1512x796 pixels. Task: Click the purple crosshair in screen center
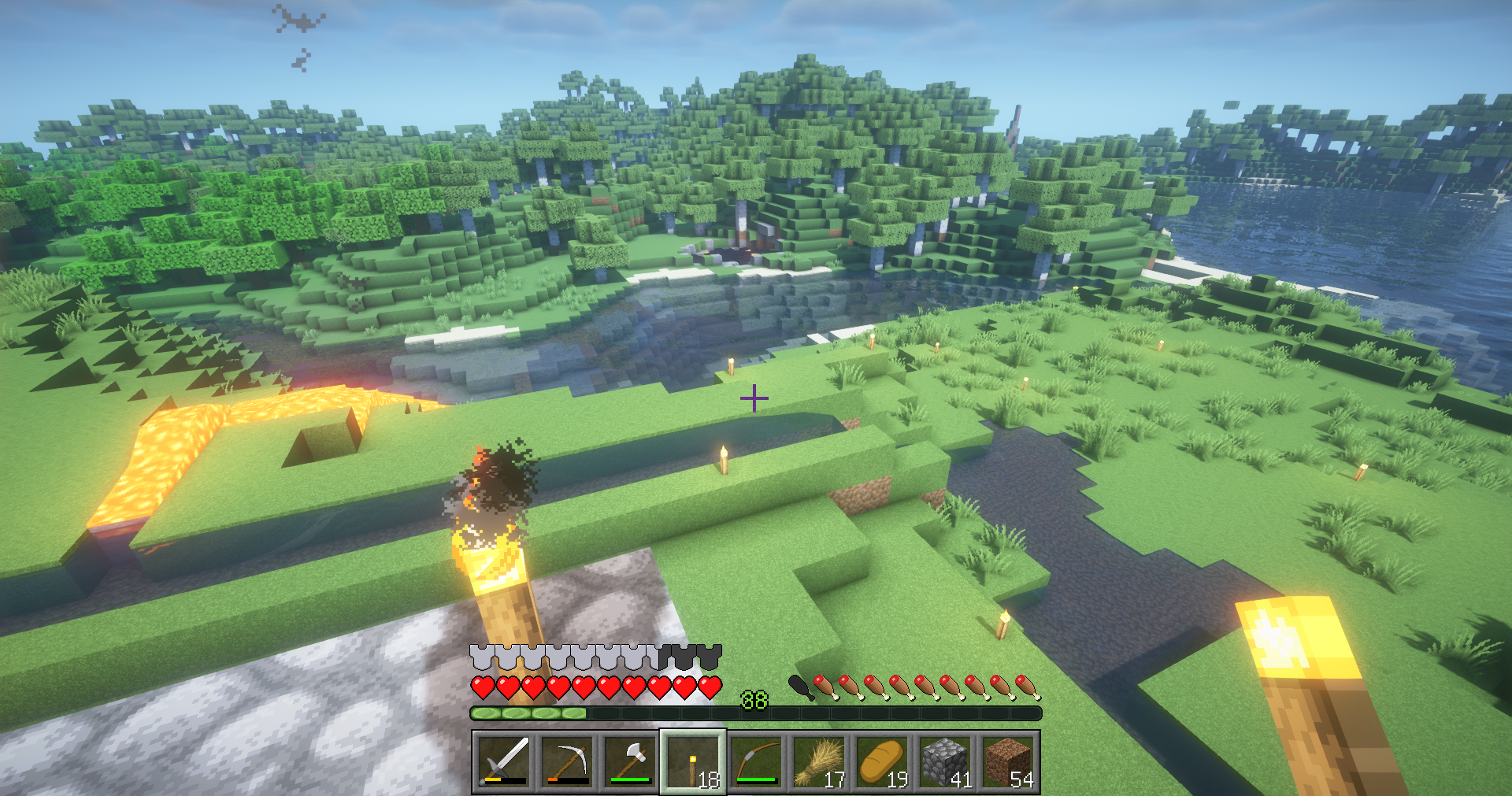click(x=754, y=398)
